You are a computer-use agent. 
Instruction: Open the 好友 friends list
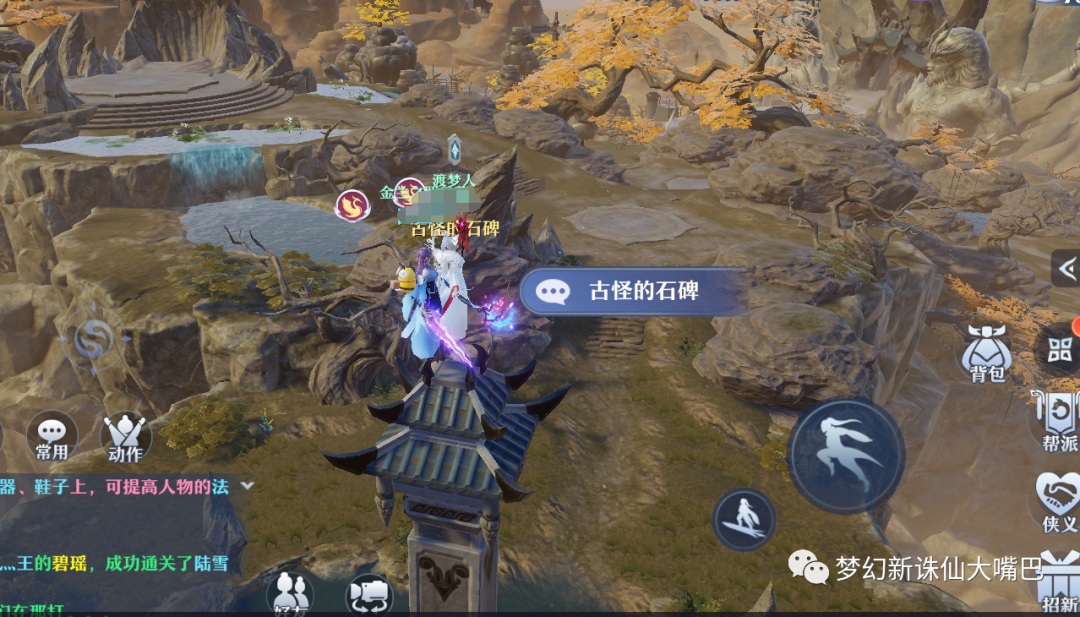290,594
